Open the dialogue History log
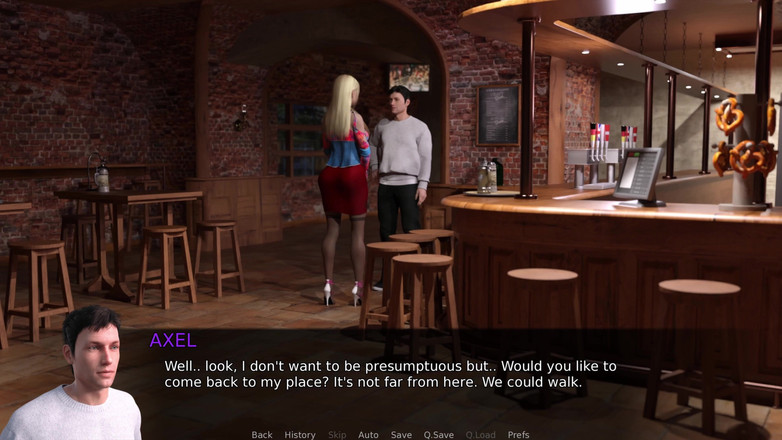The height and width of the screenshot is (440, 782). pos(300,435)
